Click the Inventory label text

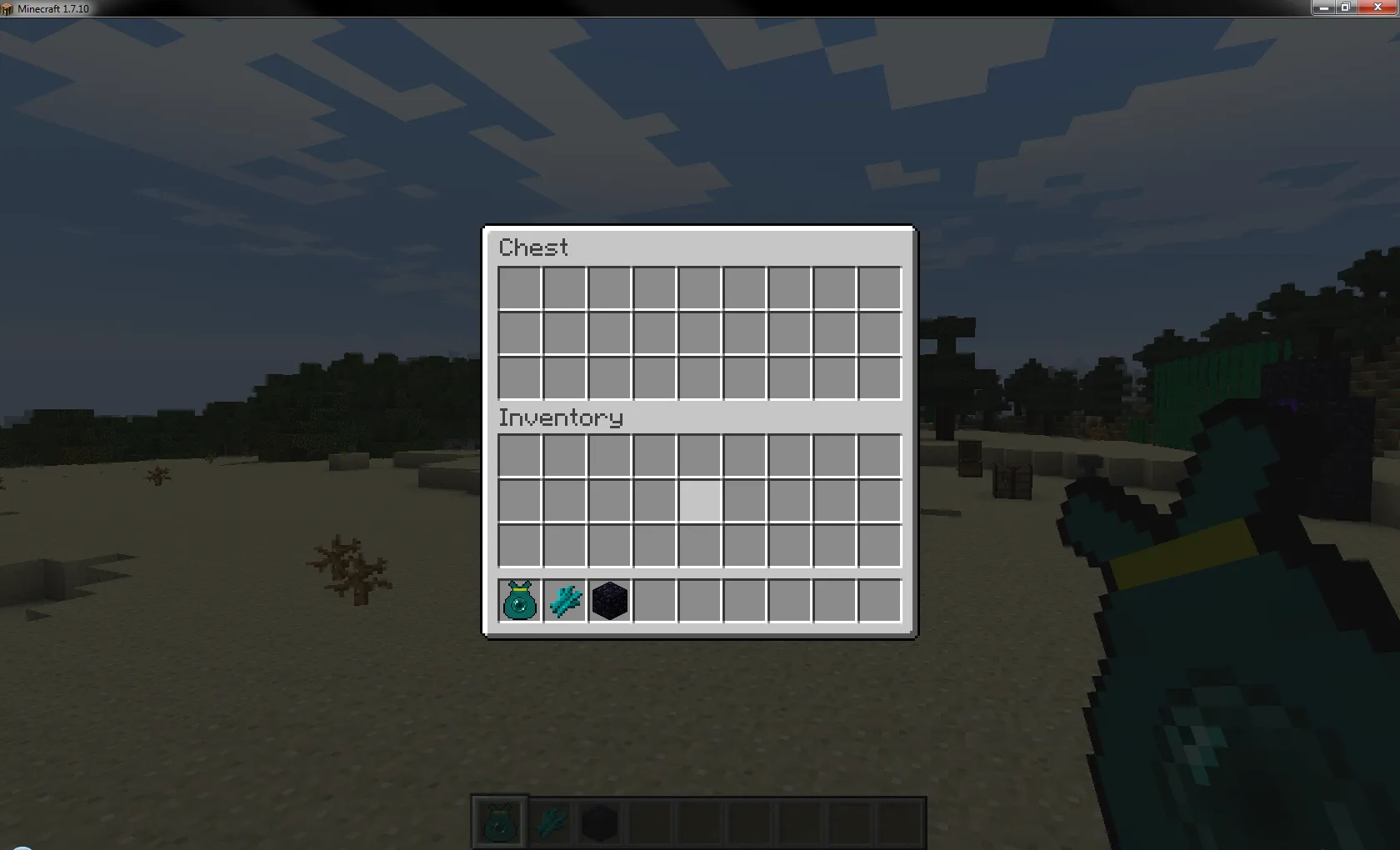pos(560,417)
